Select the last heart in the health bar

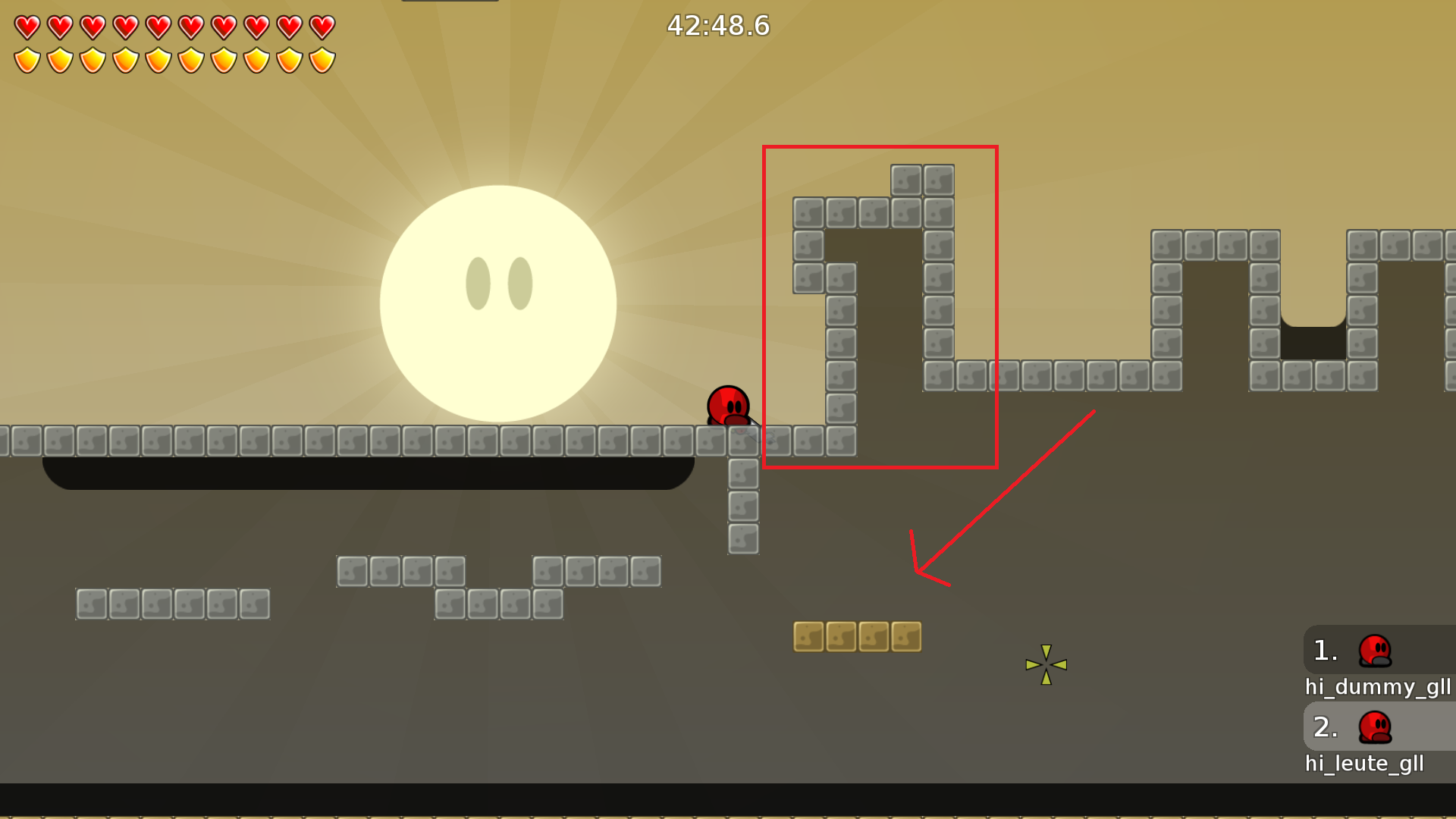(323, 27)
